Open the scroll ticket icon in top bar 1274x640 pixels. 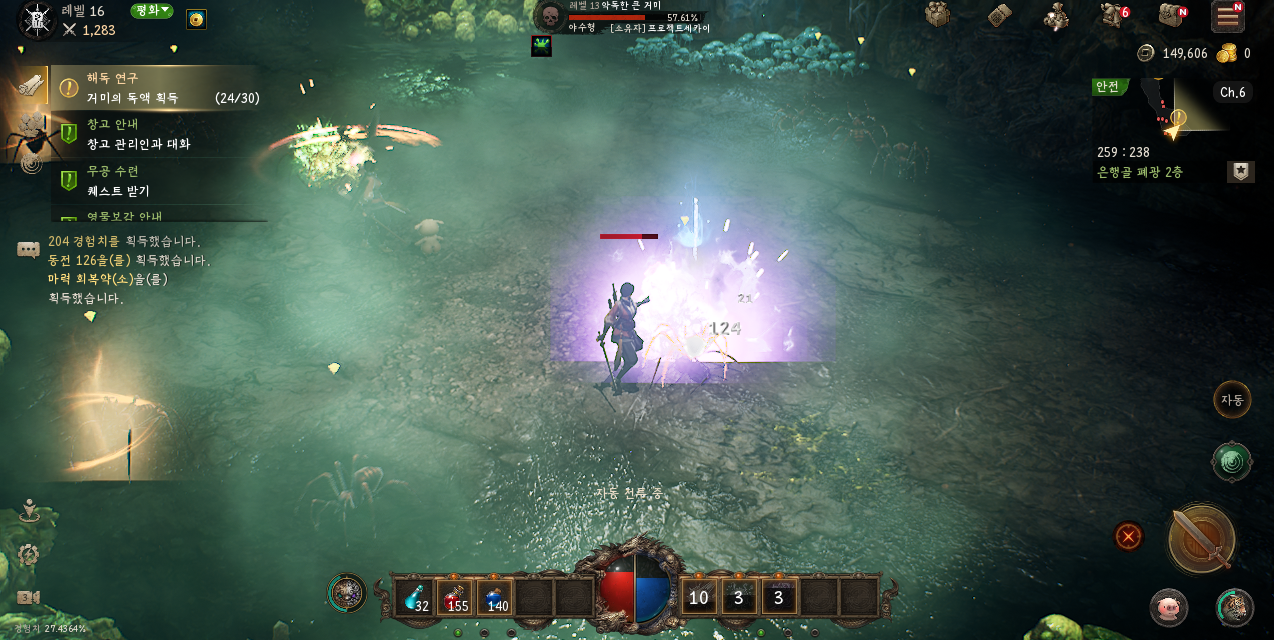1000,15
